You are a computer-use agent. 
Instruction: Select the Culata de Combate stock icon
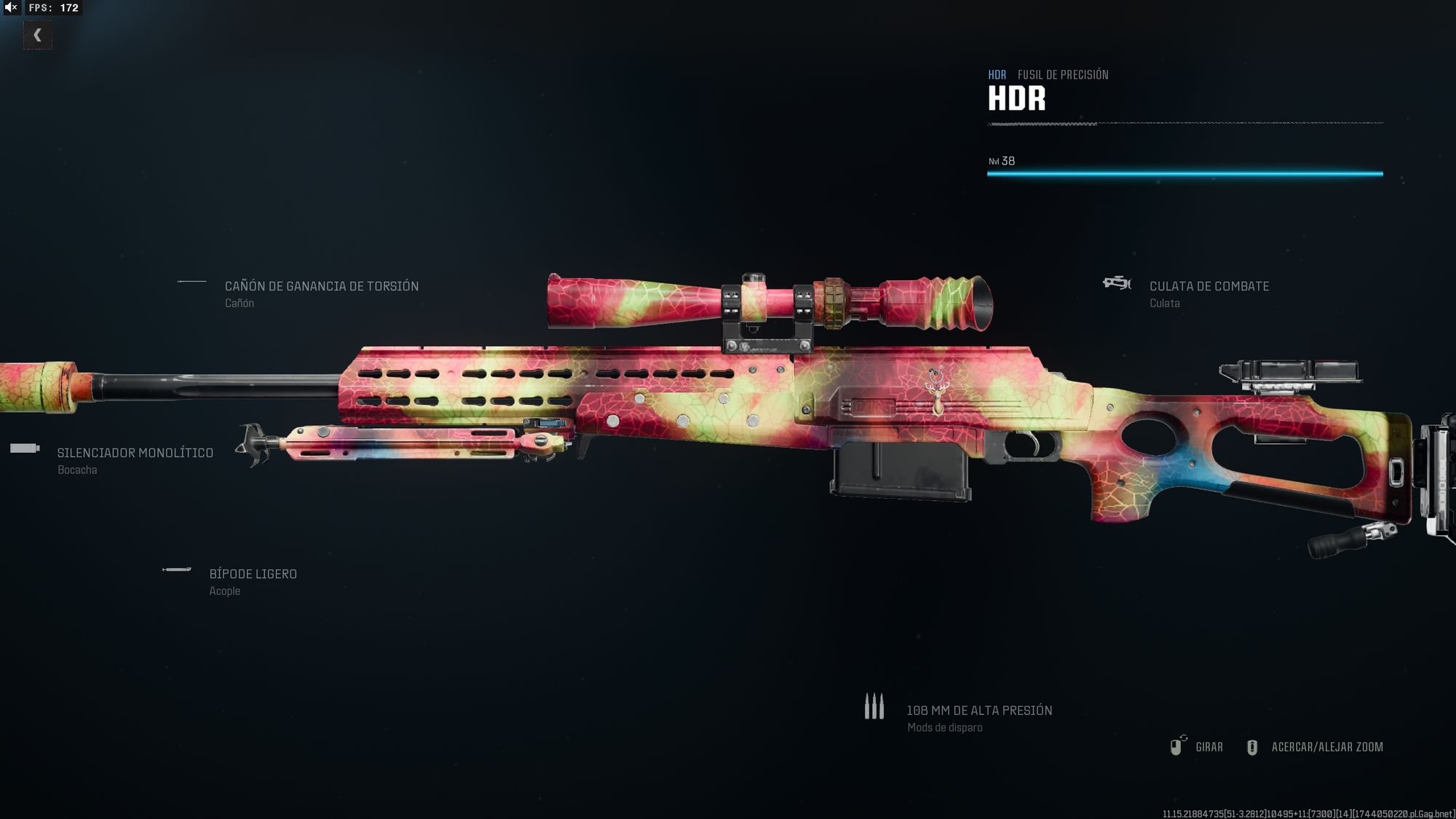pos(1116,284)
